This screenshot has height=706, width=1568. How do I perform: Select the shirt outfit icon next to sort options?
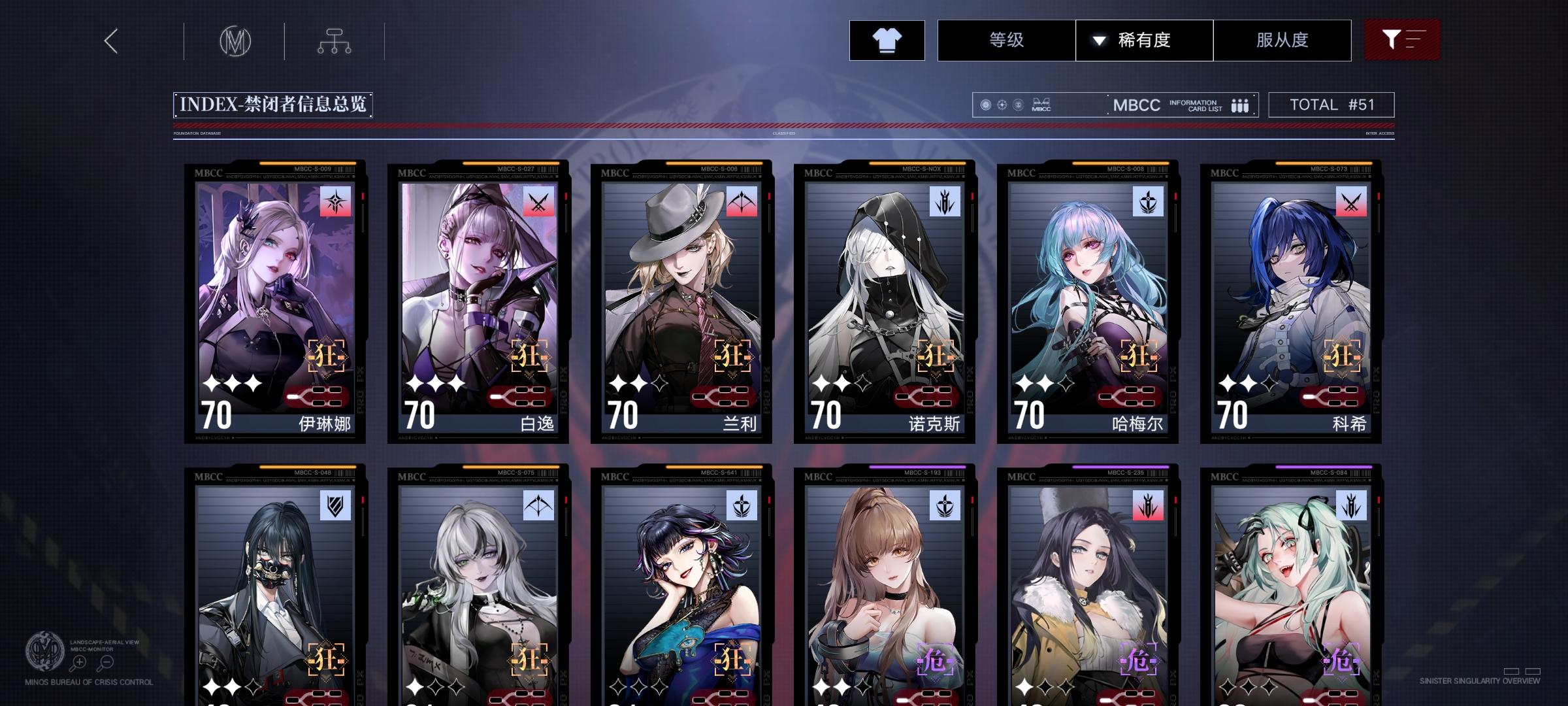pyautogui.click(x=886, y=40)
